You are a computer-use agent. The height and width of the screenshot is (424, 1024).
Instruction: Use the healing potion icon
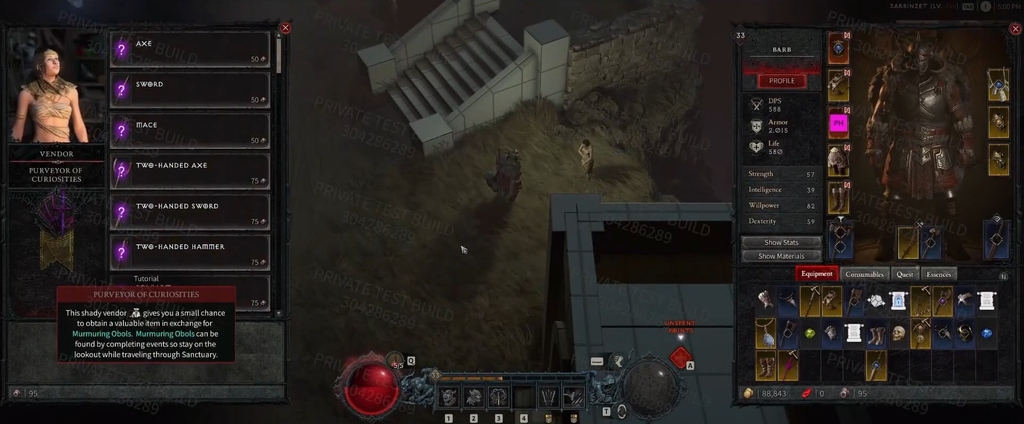(395, 360)
